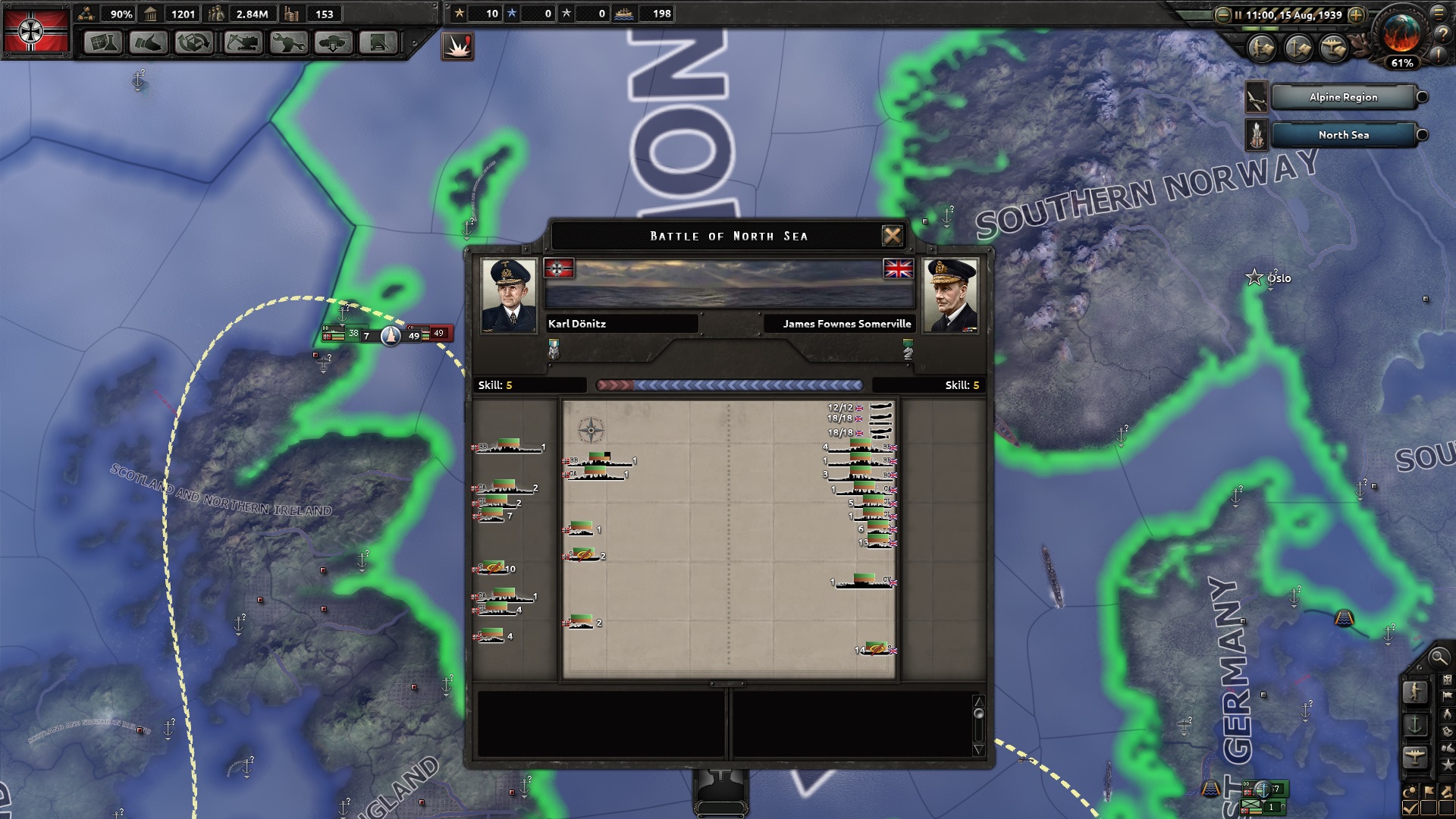
Task: Select the Alpine Region air theater
Action: tap(1343, 97)
